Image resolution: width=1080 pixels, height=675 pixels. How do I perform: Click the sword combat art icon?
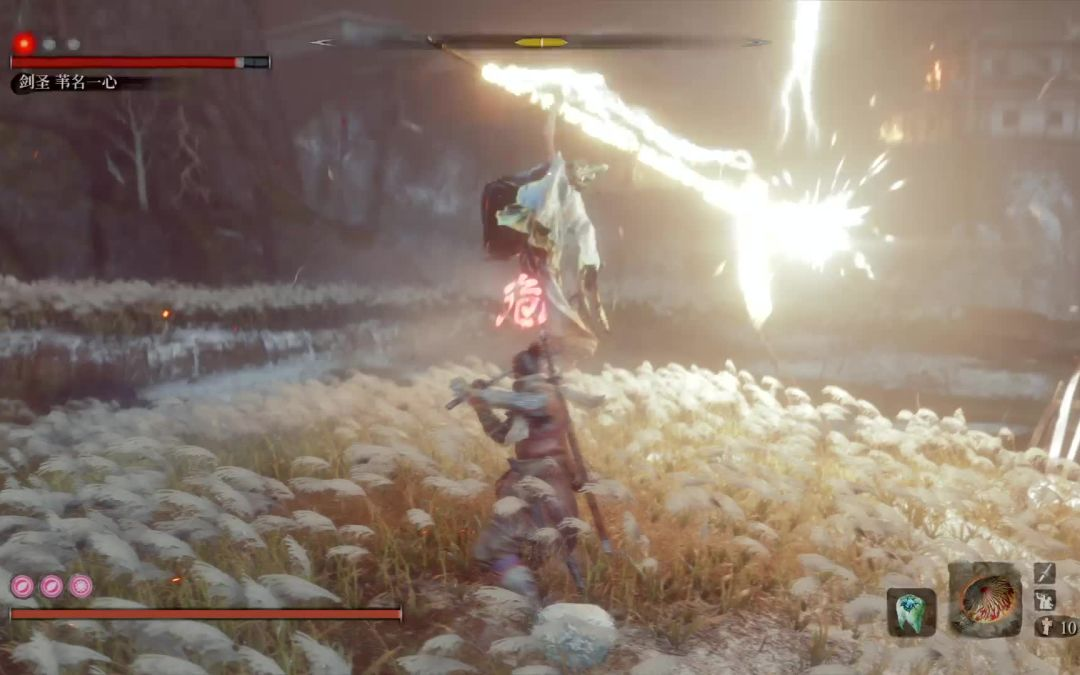point(1045,573)
